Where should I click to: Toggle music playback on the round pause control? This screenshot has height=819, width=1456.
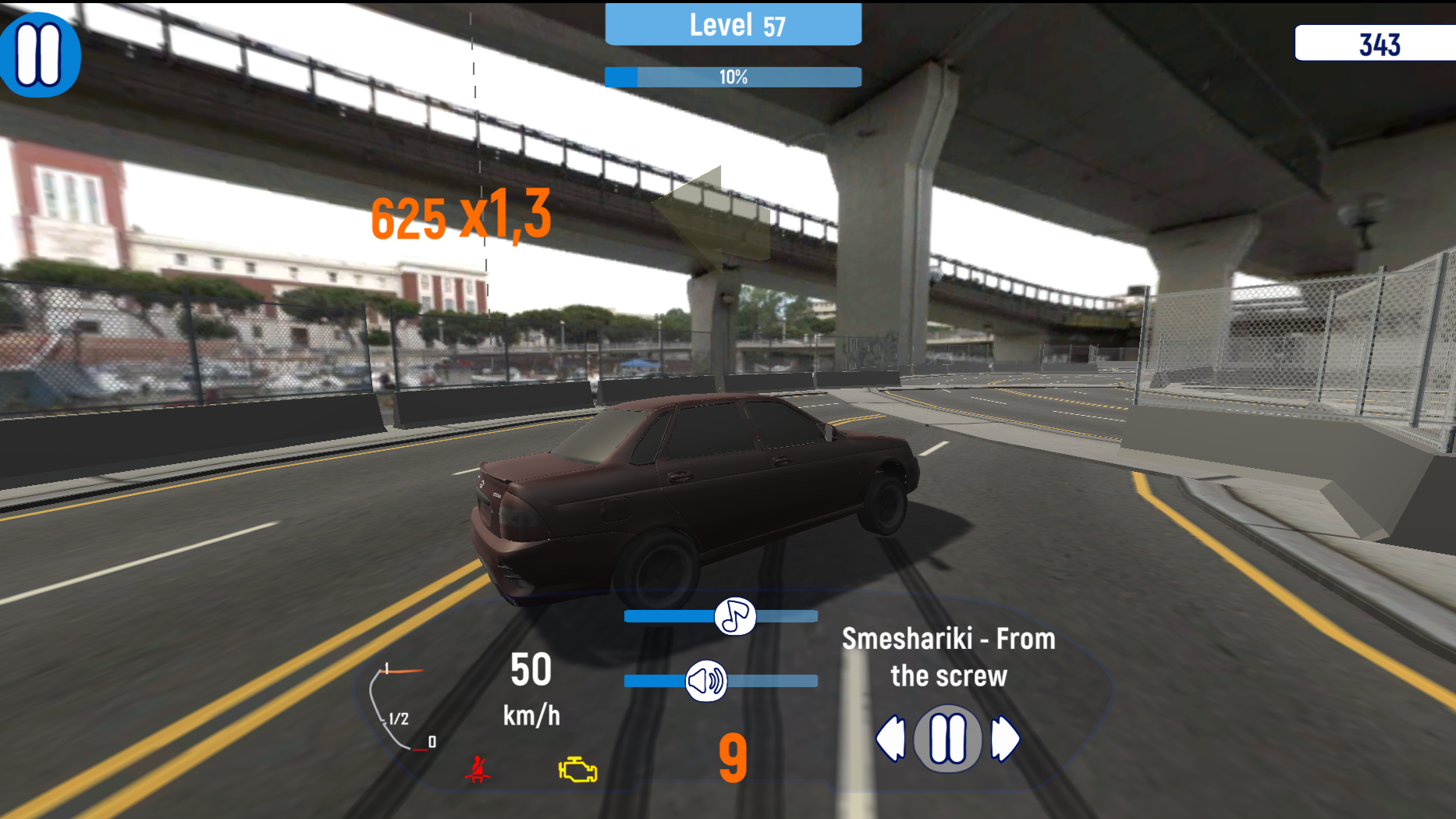[x=946, y=738]
